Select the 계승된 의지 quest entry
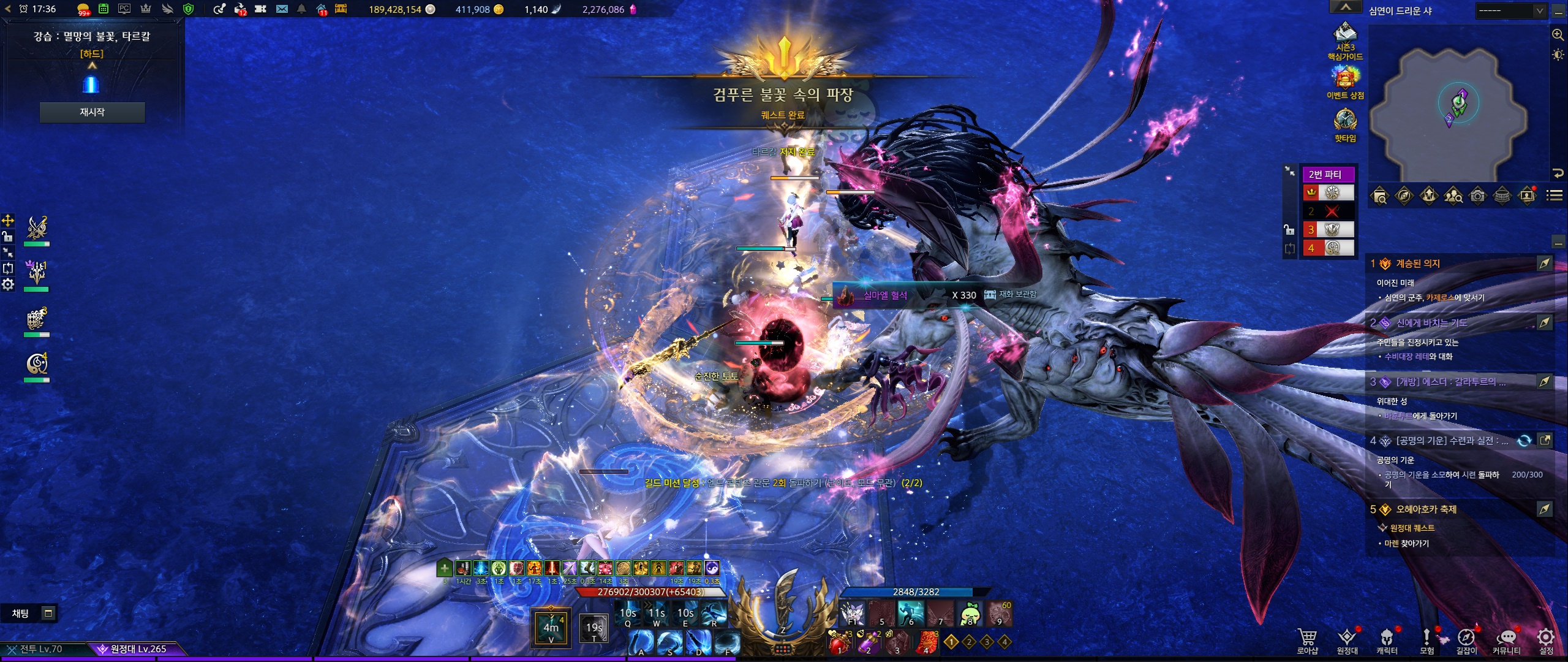Viewport: 1568px width, 662px height. 1418,264
